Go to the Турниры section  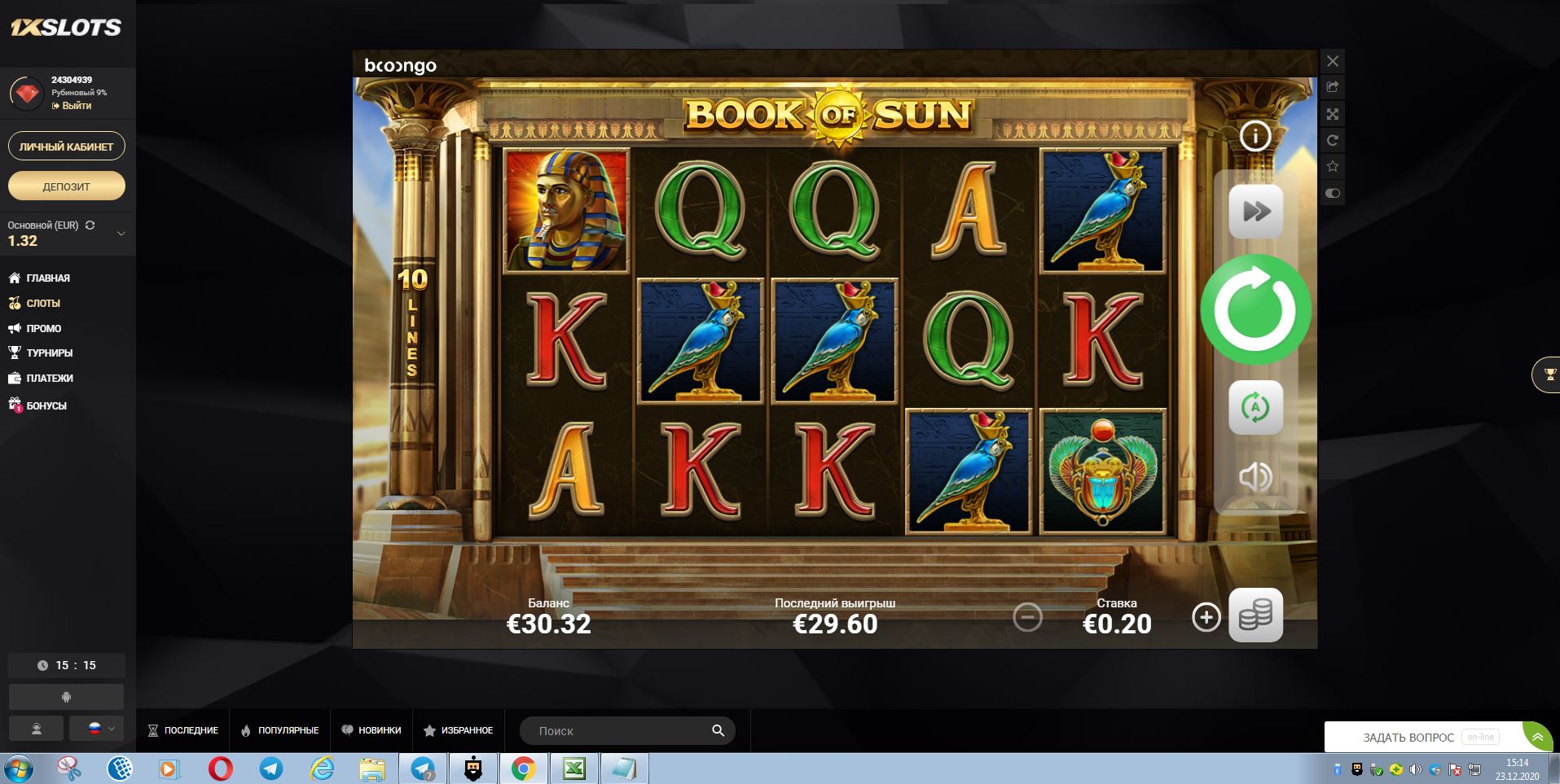point(49,353)
